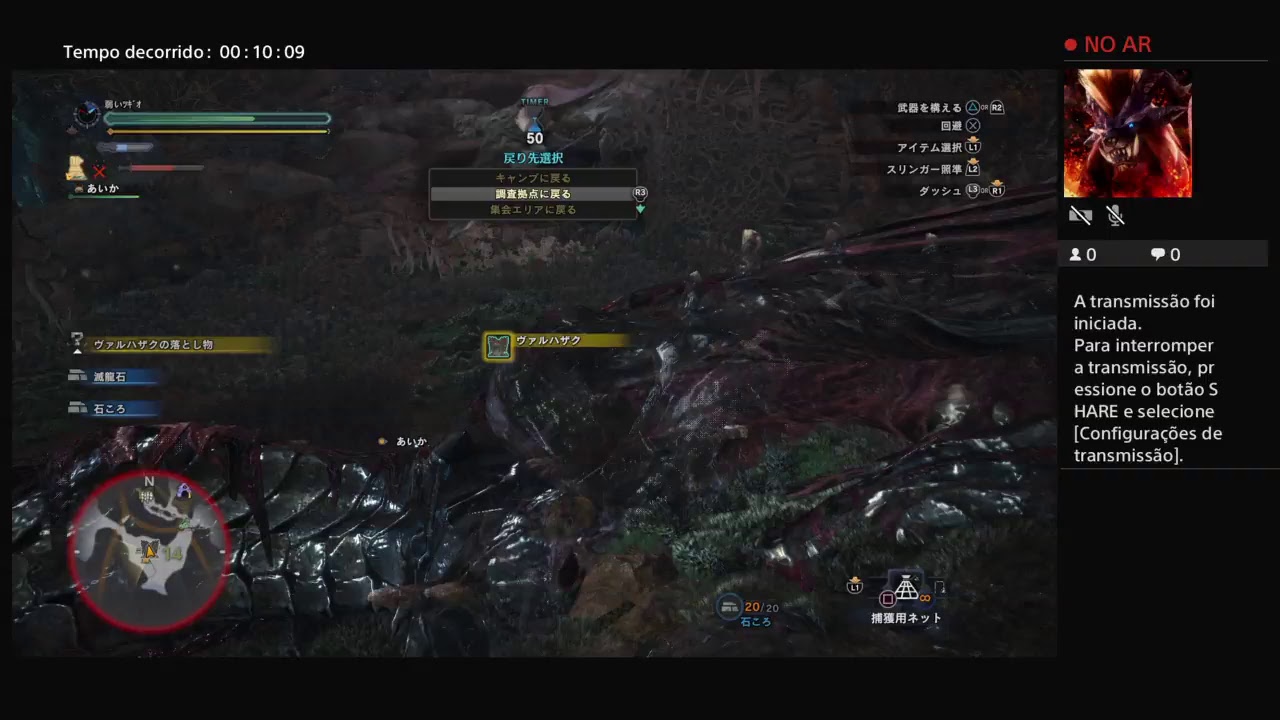The image size is (1280, 720).
Task: Select the 滅龍石 item drop icon
Action: pyautogui.click(x=80, y=376)
